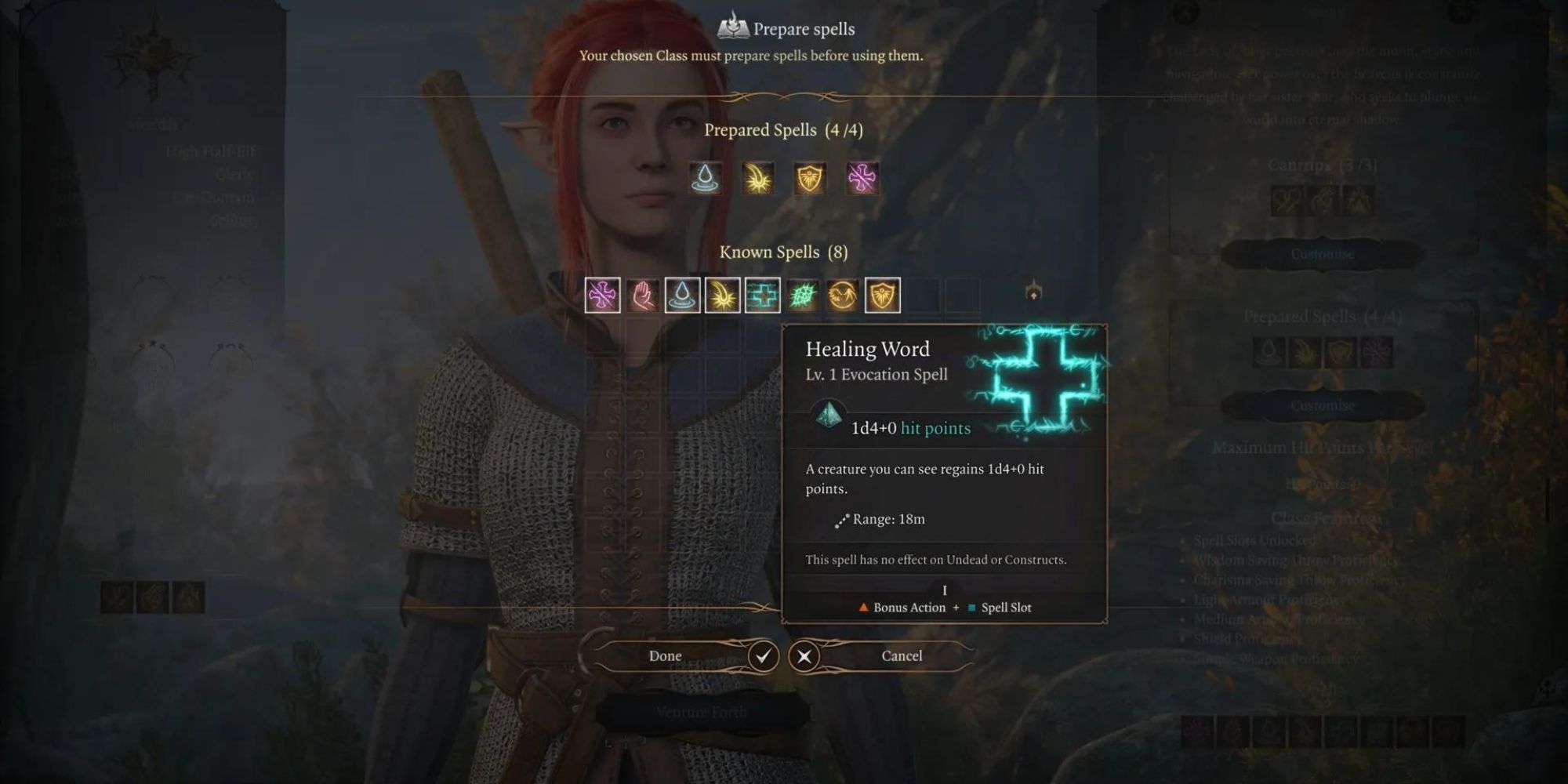
Task: Remove Shield of Faith from Prepared Spells
Action: point(808,178)
